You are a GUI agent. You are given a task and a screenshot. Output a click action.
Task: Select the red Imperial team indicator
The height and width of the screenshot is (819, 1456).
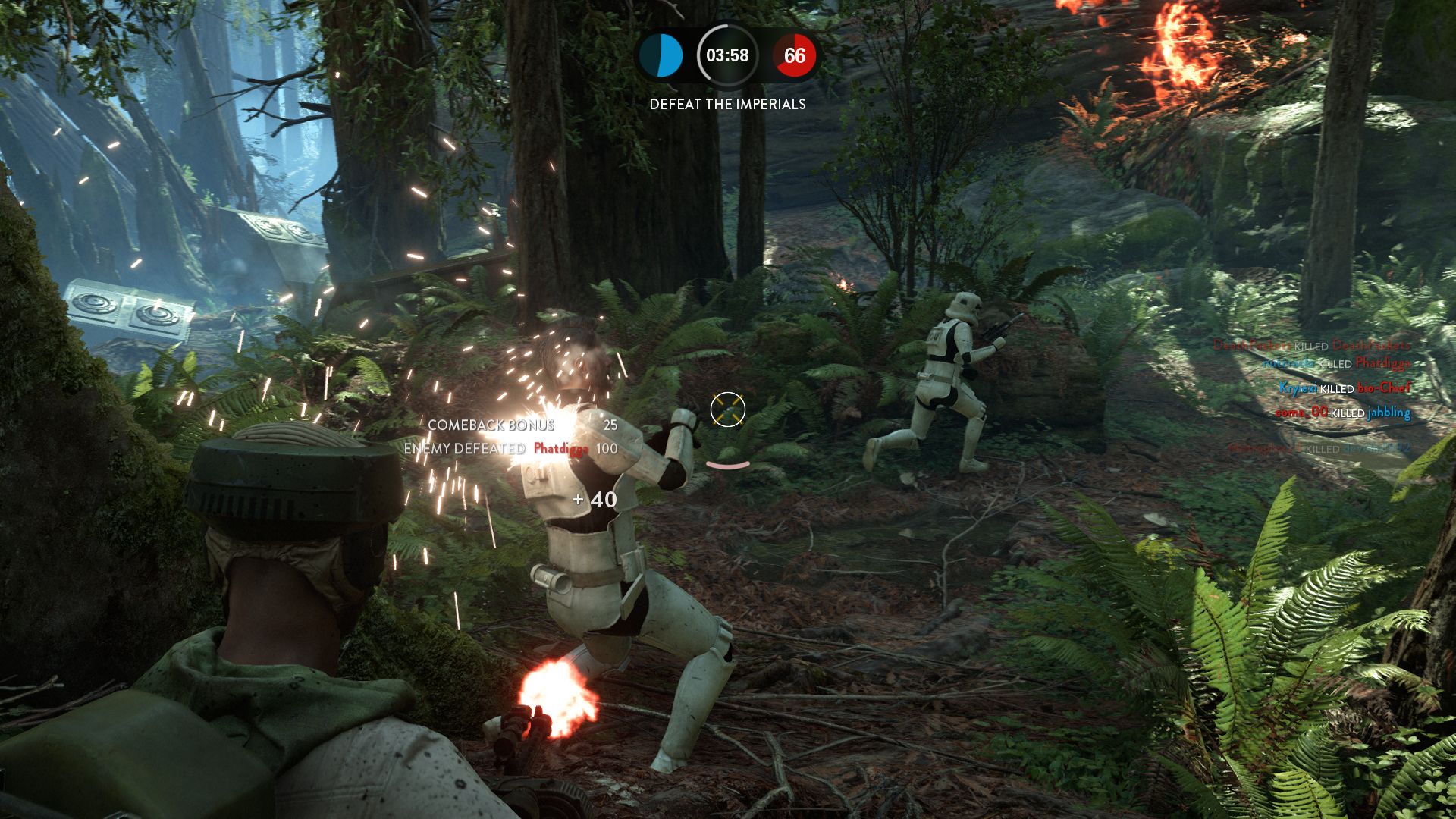794,55
